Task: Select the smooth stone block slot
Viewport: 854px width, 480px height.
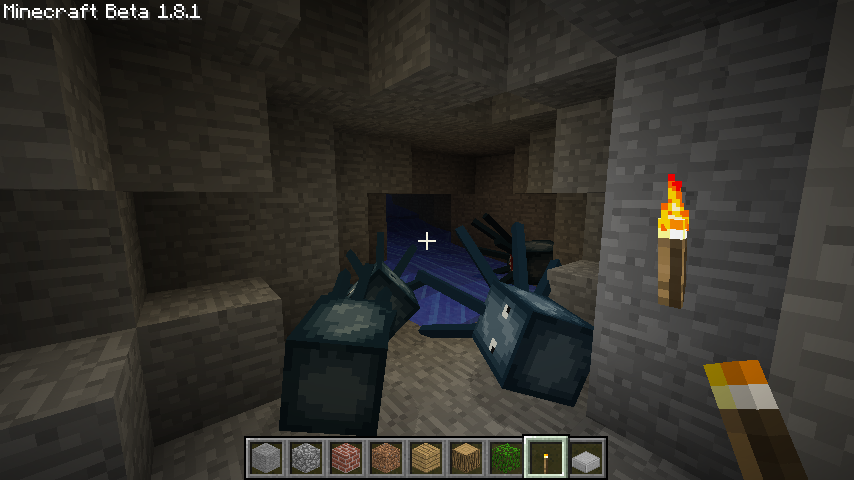Action: pos(266,458)
